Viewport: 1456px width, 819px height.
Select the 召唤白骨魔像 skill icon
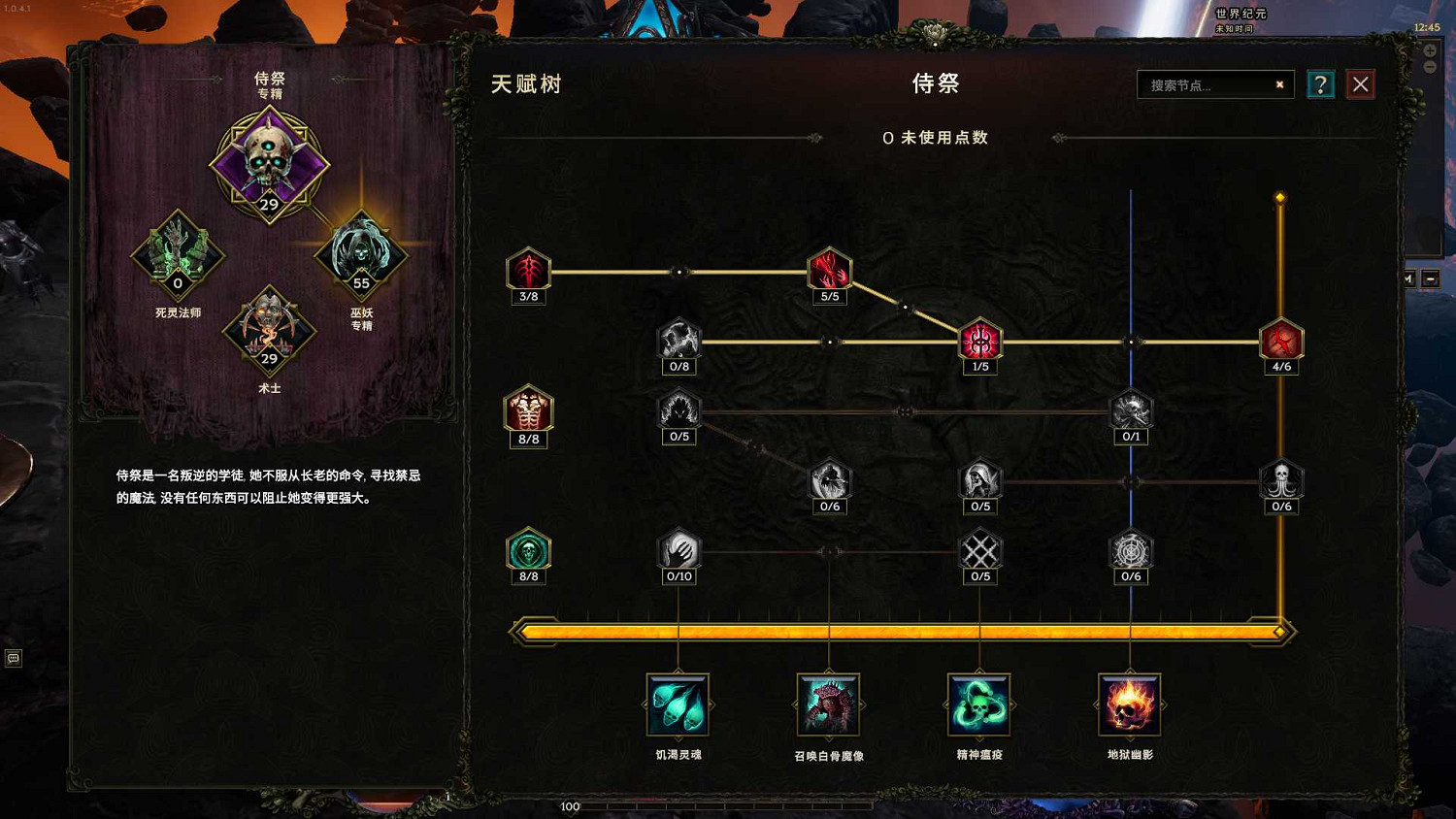829,705
